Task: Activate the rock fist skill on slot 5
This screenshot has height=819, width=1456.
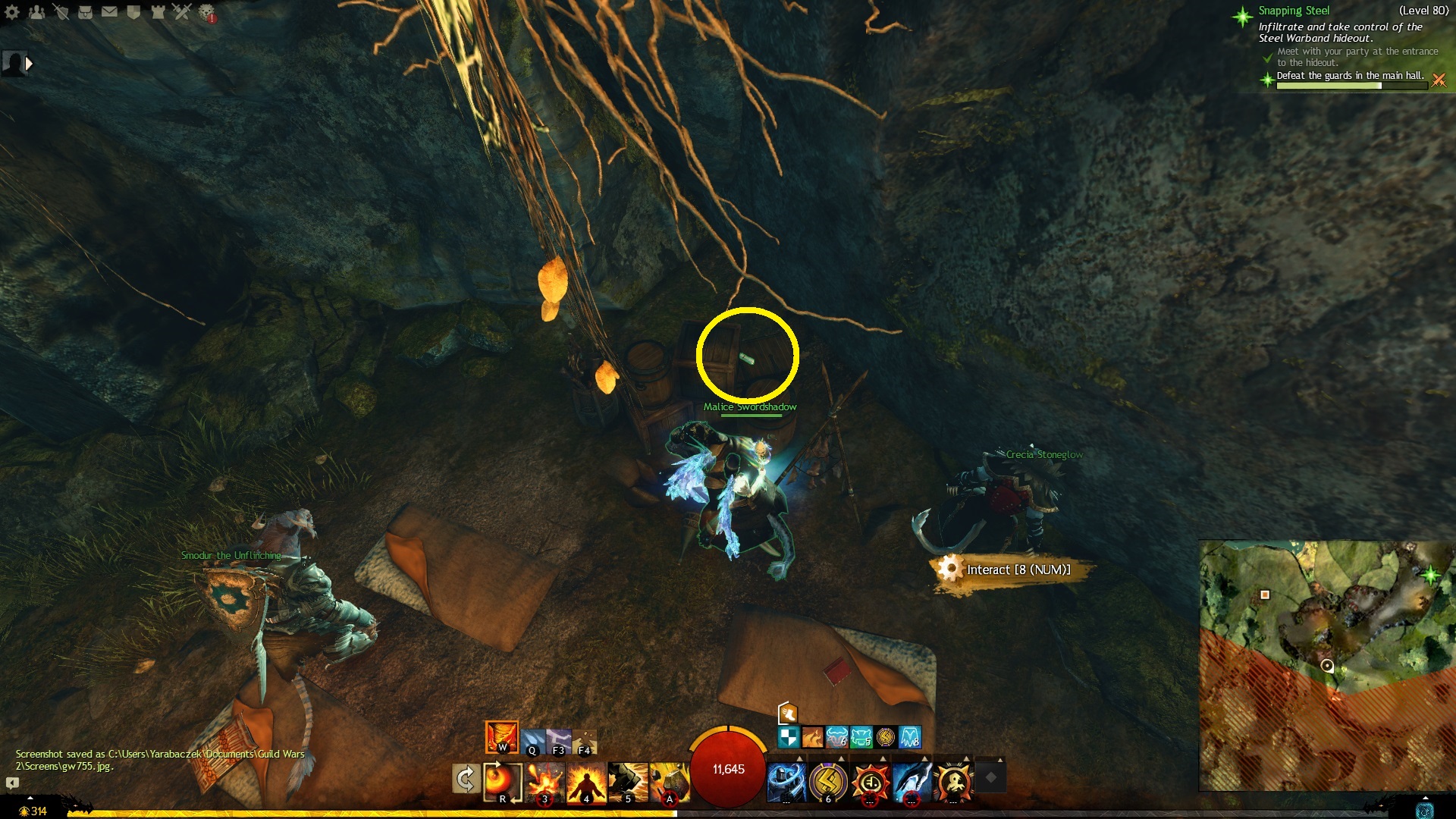Action: pyautogui.click(x=628, y=782)
